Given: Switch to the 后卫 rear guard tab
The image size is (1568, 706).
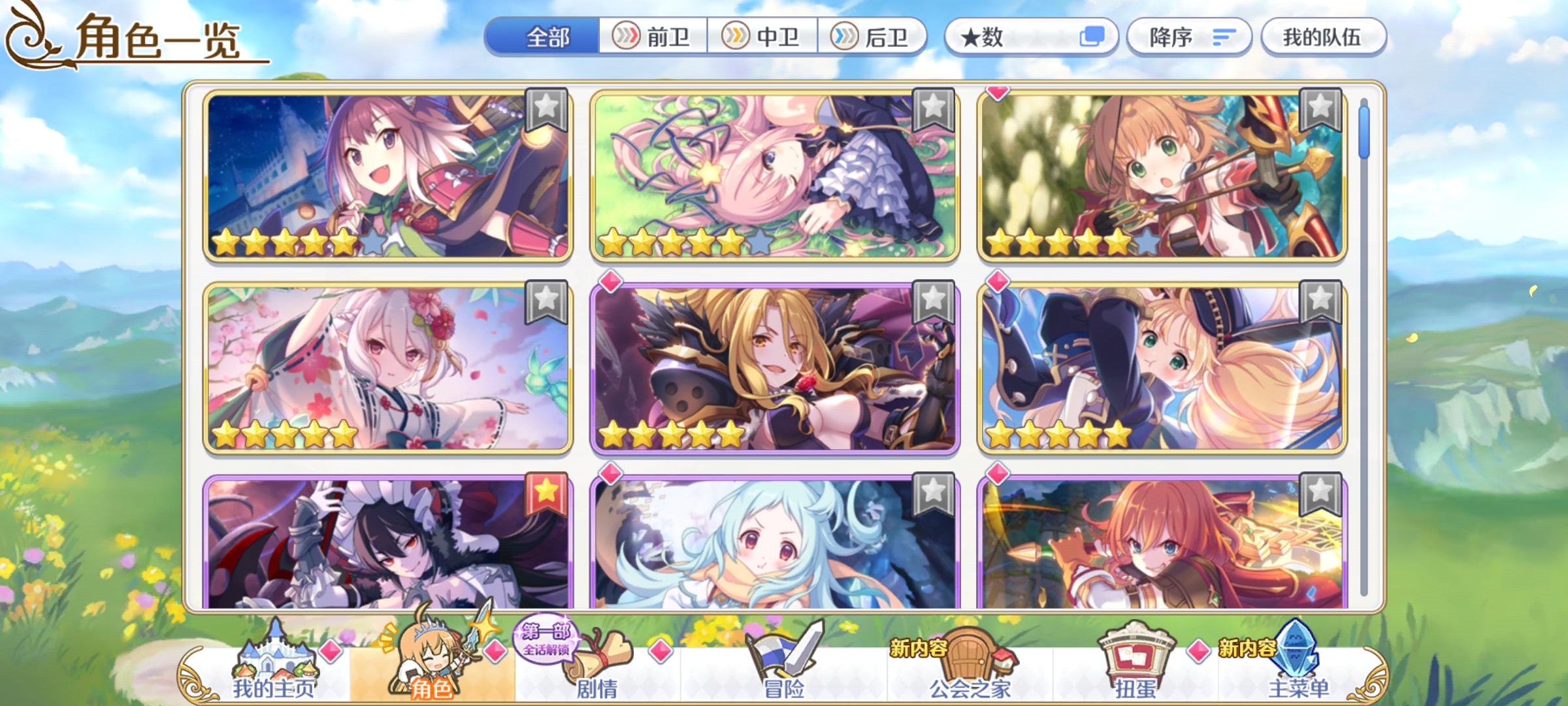Looking at the screenshot, I should point(875,37).
